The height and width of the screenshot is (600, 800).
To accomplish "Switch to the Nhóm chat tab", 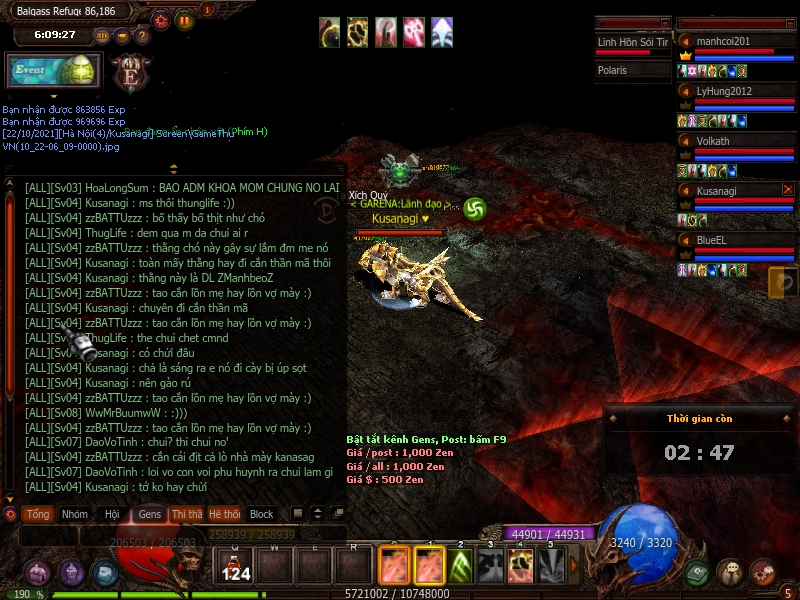I will pos(75,514).
